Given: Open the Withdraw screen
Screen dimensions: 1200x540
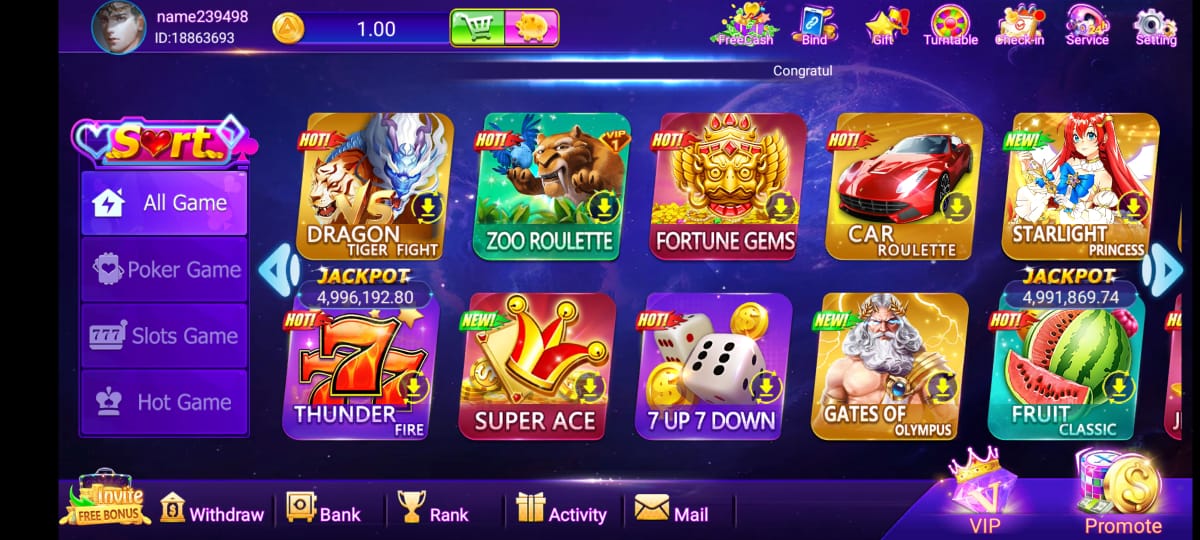Looking at the screenshot, I should tap(212, 511).
